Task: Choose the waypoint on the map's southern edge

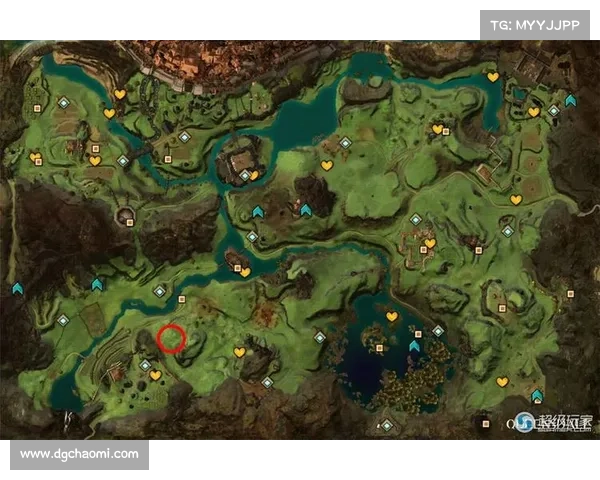Action: 388,426
